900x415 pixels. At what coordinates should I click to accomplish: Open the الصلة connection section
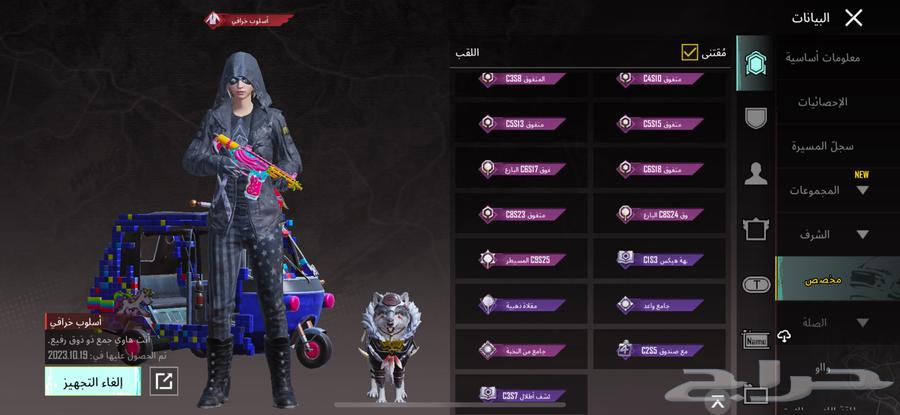(823, 323)
